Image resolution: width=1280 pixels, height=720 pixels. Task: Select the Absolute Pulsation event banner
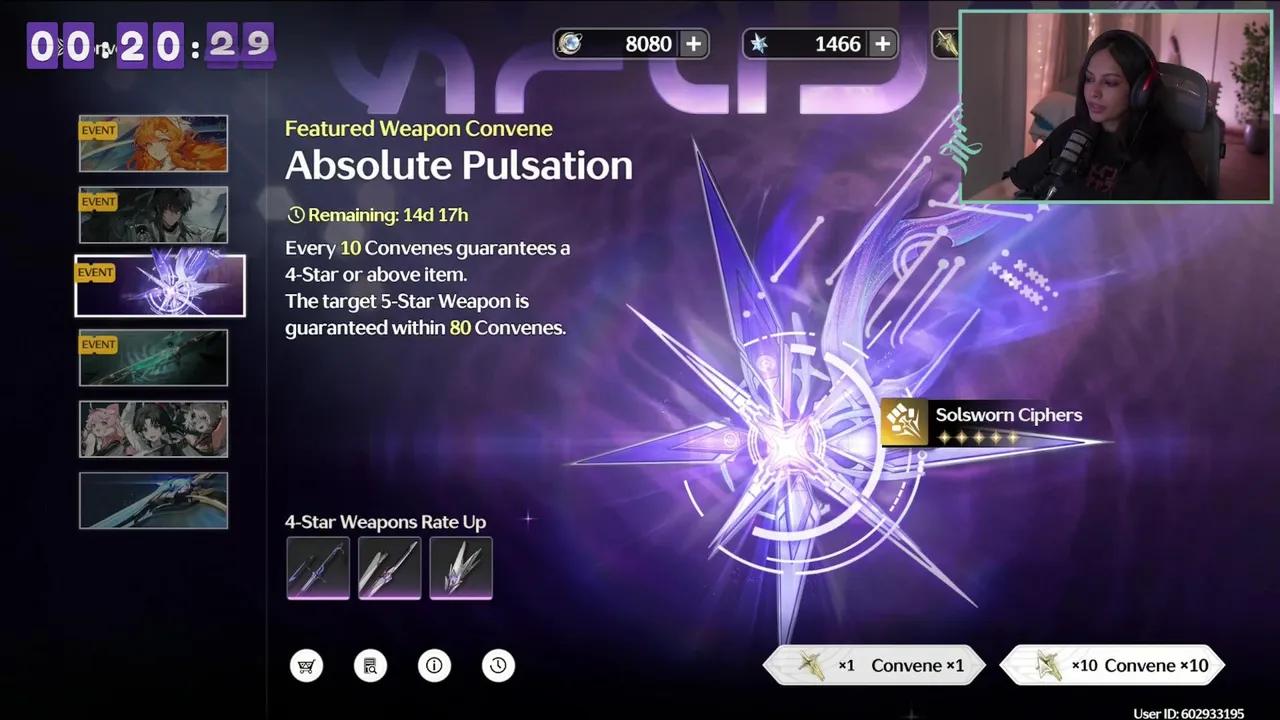158,285
